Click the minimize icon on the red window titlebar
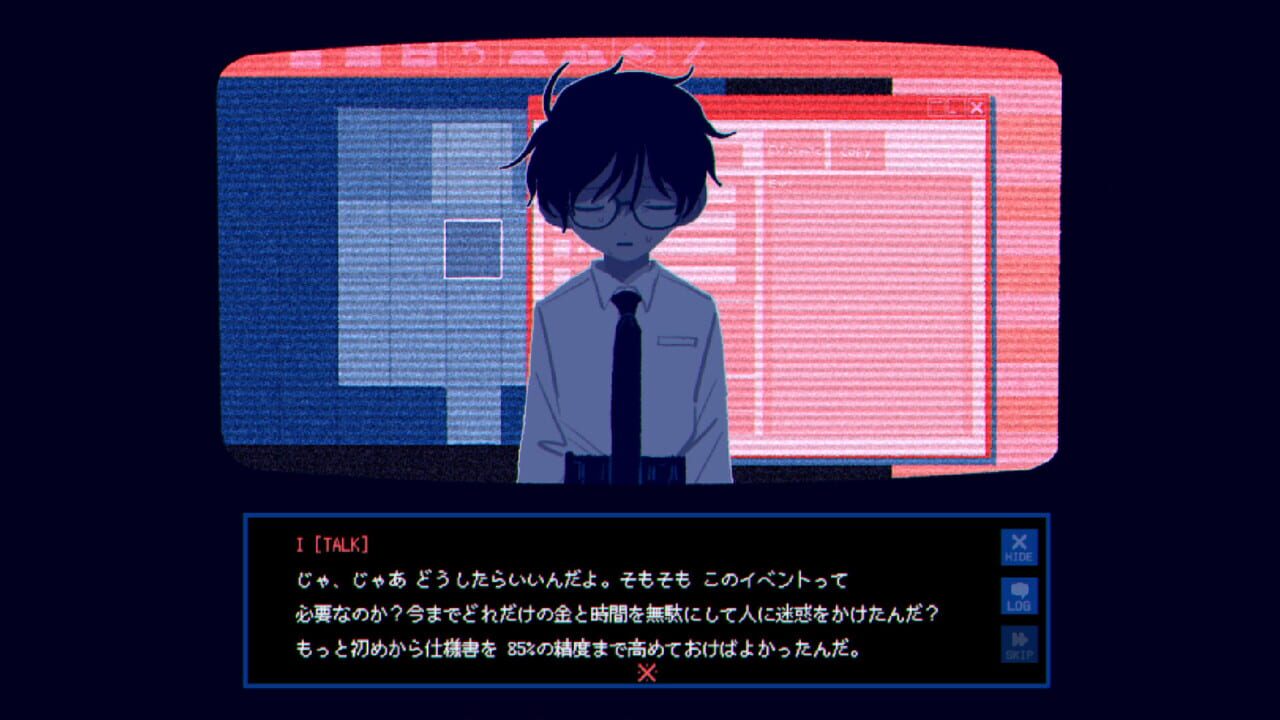Screen dimensions: 1280x720 tap(936, 106)
